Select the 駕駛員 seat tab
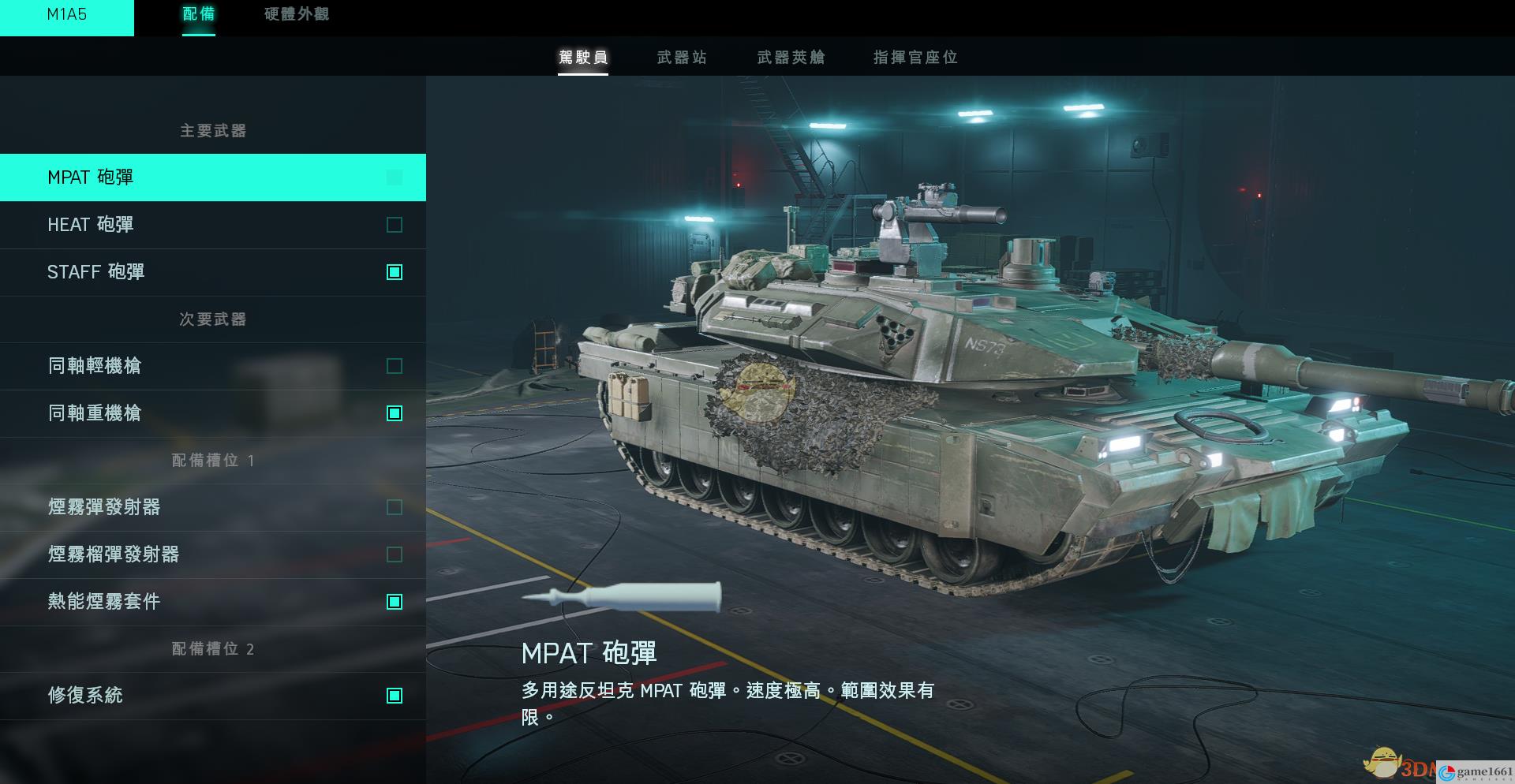This screenshot has width=1515, height=784. pyautogui.click(x=583, y=57)
